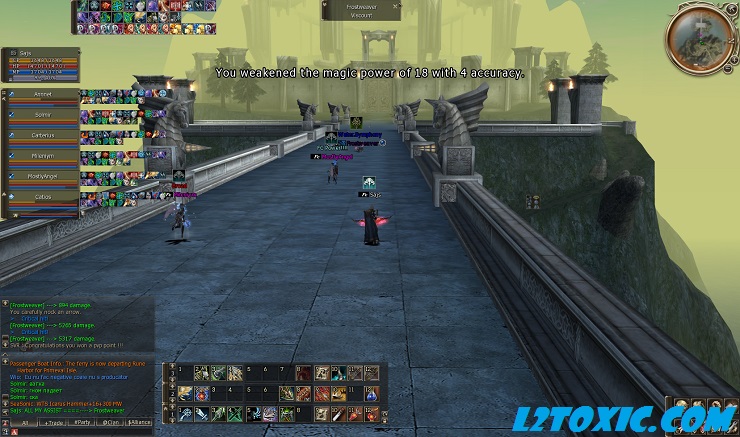The height and width of the screenshot is (437, 740).
Task: Switch to the $Alliance chat tab
Action: [139, 423]
